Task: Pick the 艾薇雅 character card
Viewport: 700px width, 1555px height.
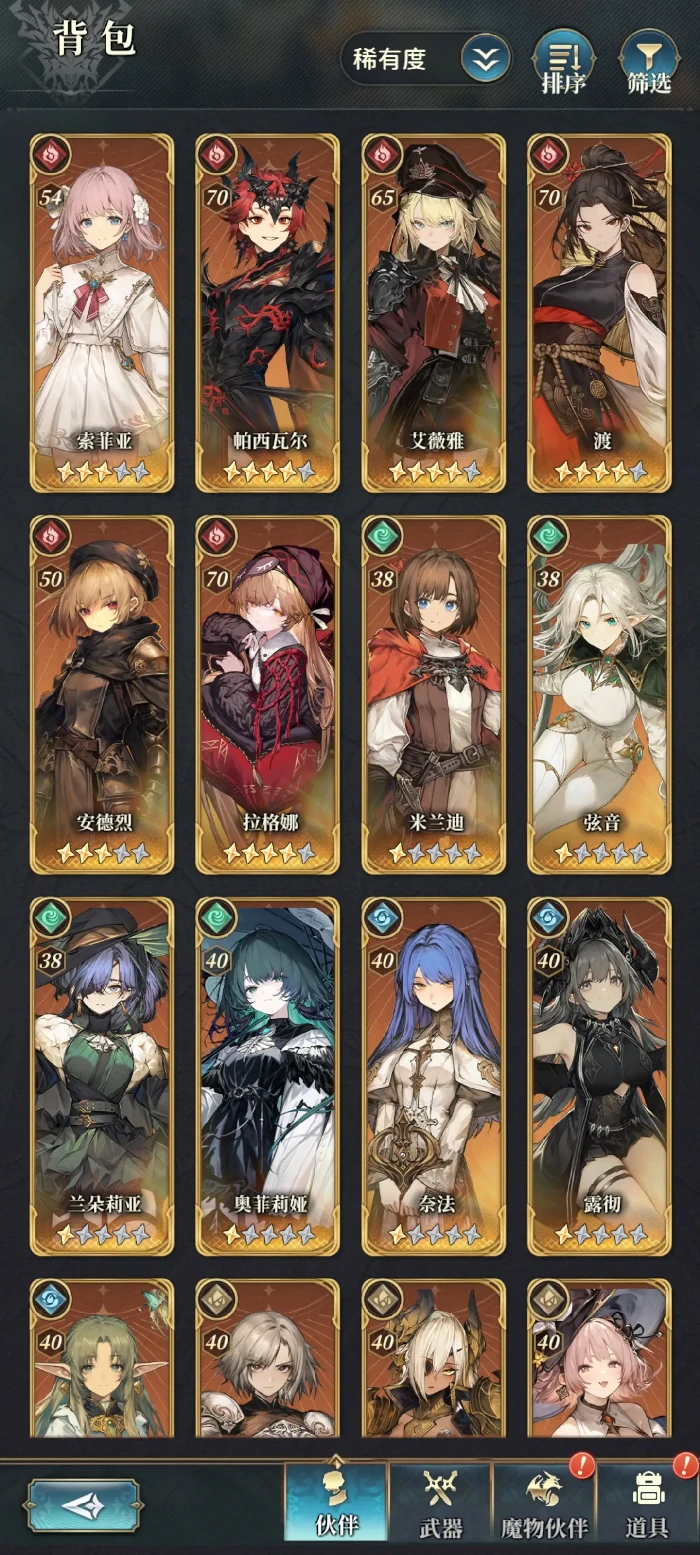Action: coord(433,313)
